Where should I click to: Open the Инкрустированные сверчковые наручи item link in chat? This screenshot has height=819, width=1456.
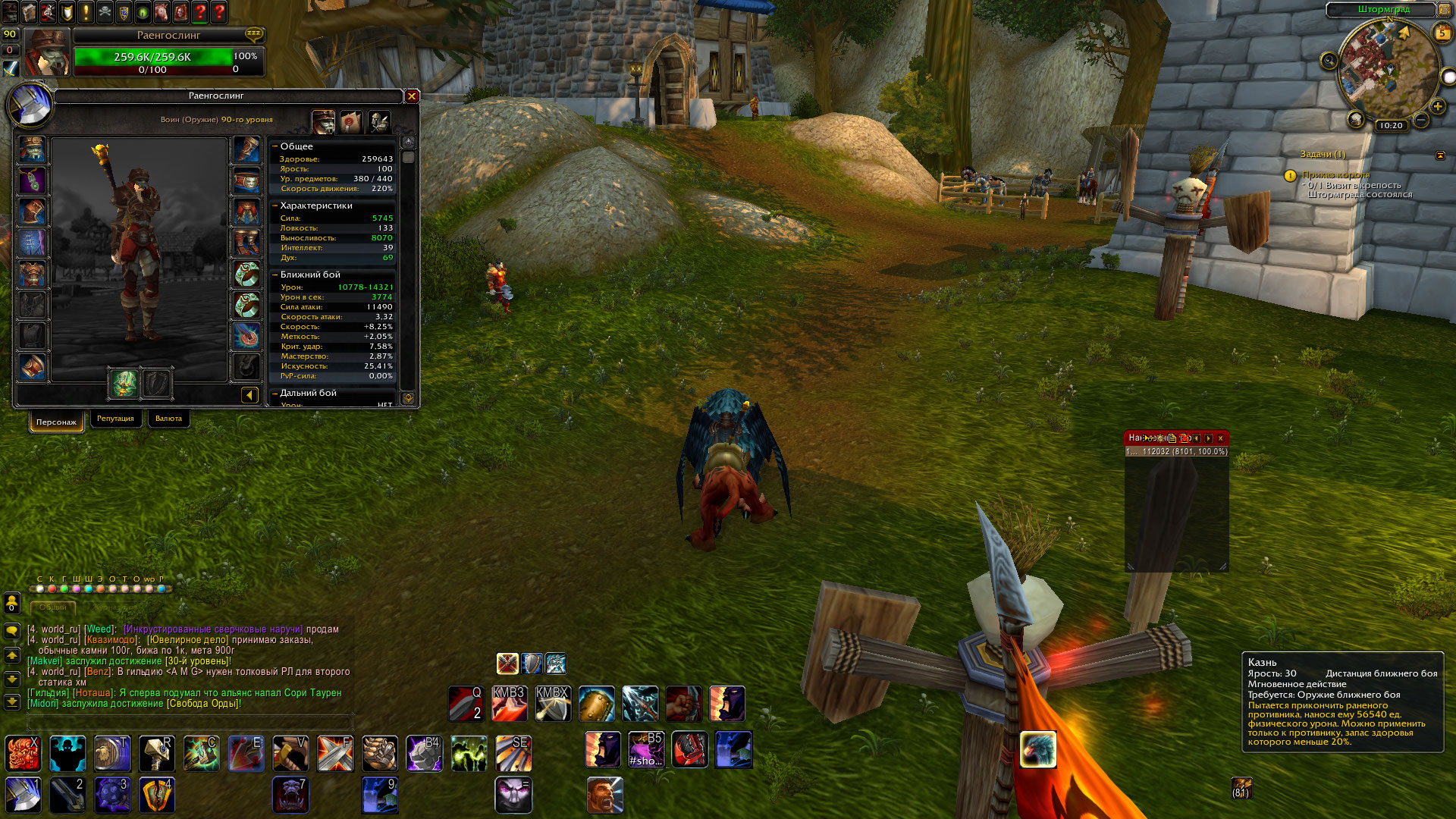[213, 629]
